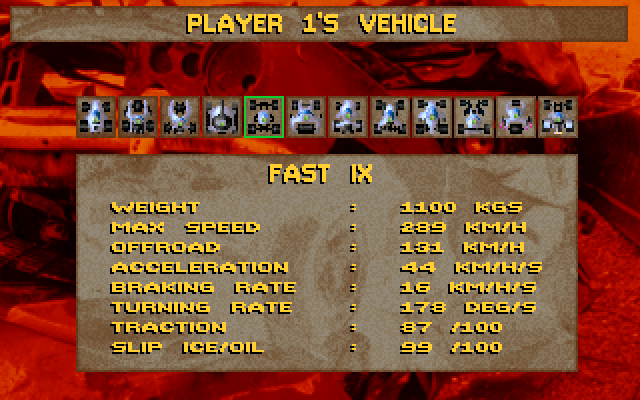Select the green-highlighted Fast IX vehicle thumbnail
This screenshot has width=640, height=400.
coord(264,117)
